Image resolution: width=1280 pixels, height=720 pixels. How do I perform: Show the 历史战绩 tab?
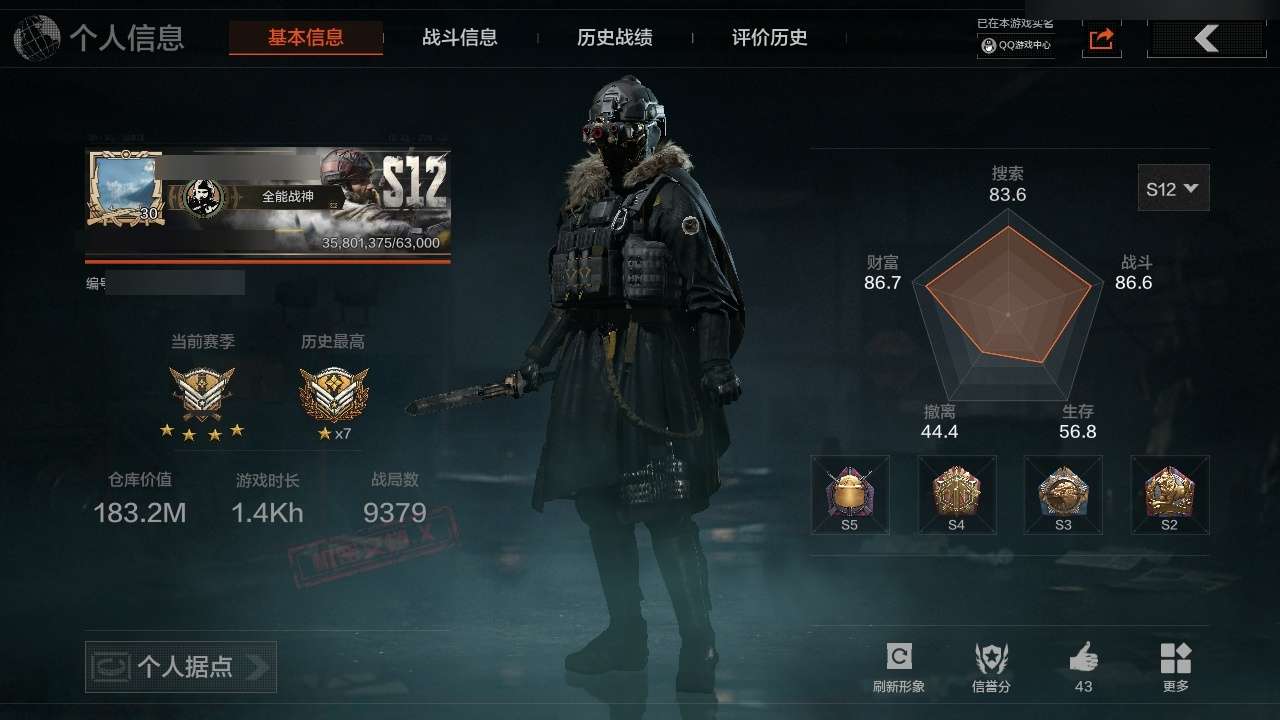pyautogui.click(x=615, y=38)
